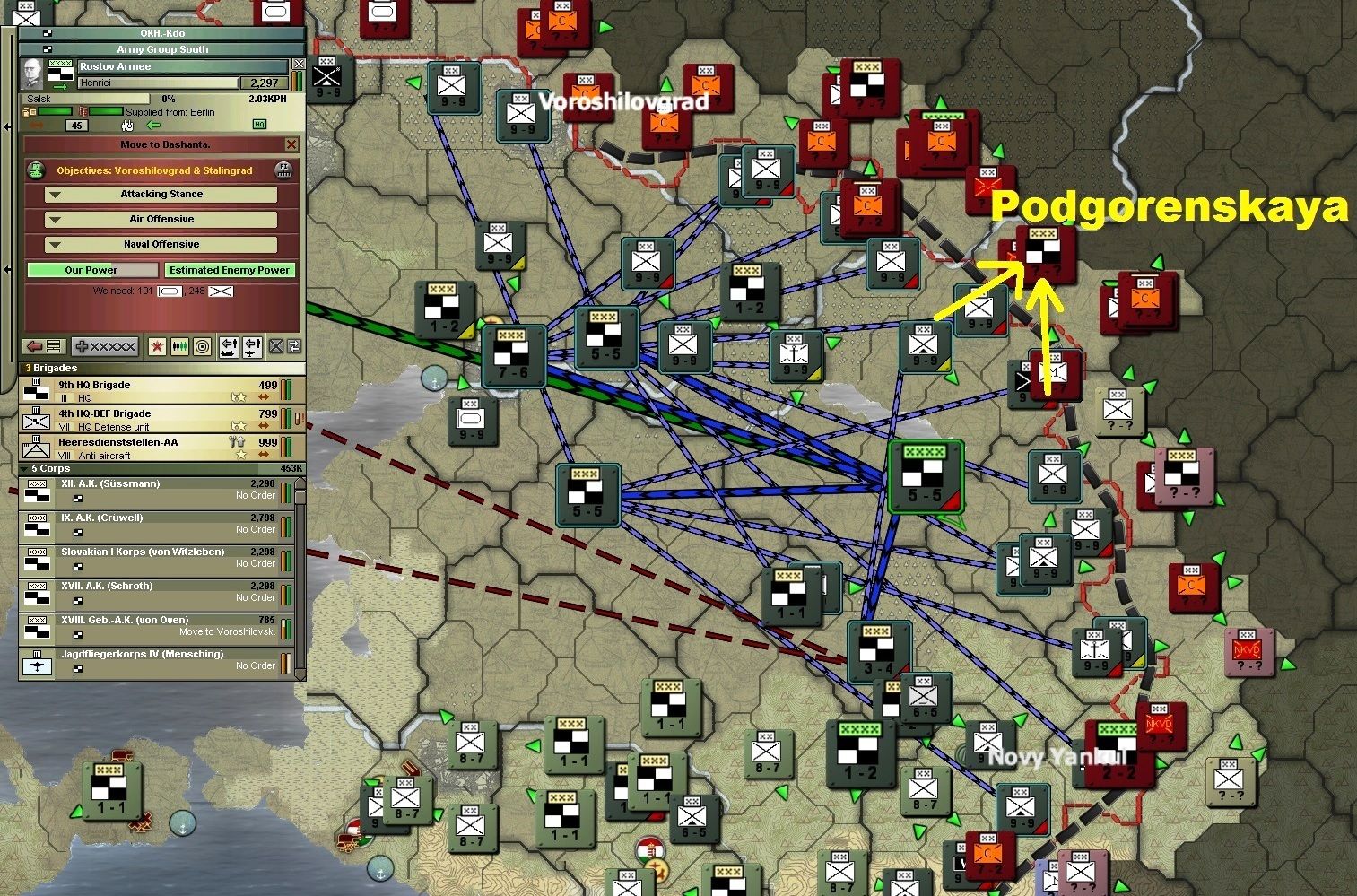Click the red star disband icon on toolbar
The image size is (1357, 896).
point(157,346)
